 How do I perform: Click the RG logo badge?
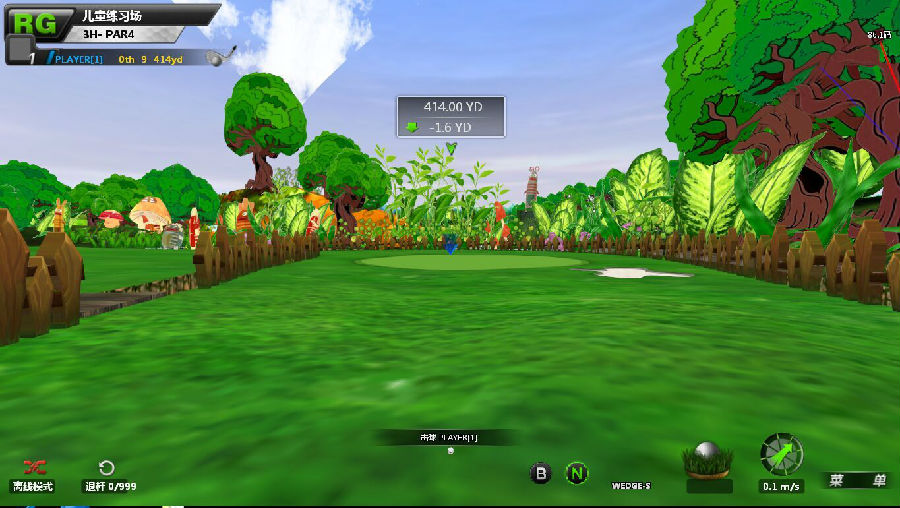pos(35,20)
